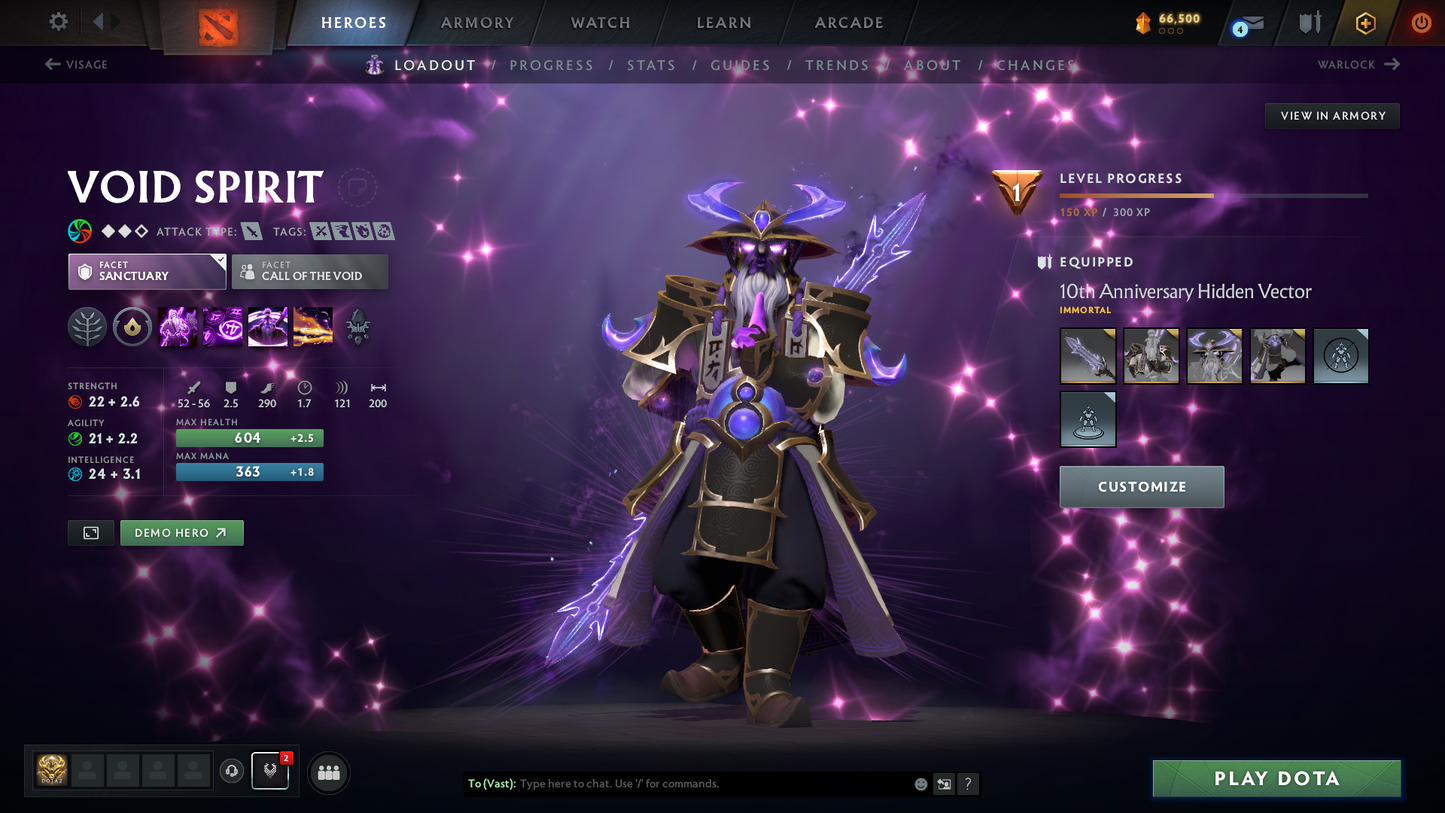Viewport: 1445px width, 813px height.
Task: Open the talent tree icon
Action: click(x=87, y=327)
